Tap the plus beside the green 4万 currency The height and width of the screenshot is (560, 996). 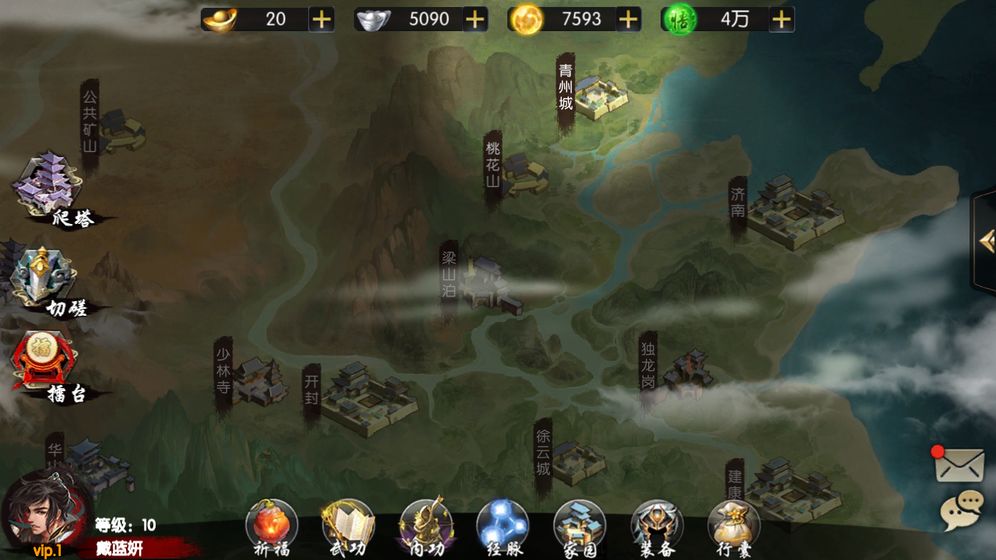pos(781,19)
